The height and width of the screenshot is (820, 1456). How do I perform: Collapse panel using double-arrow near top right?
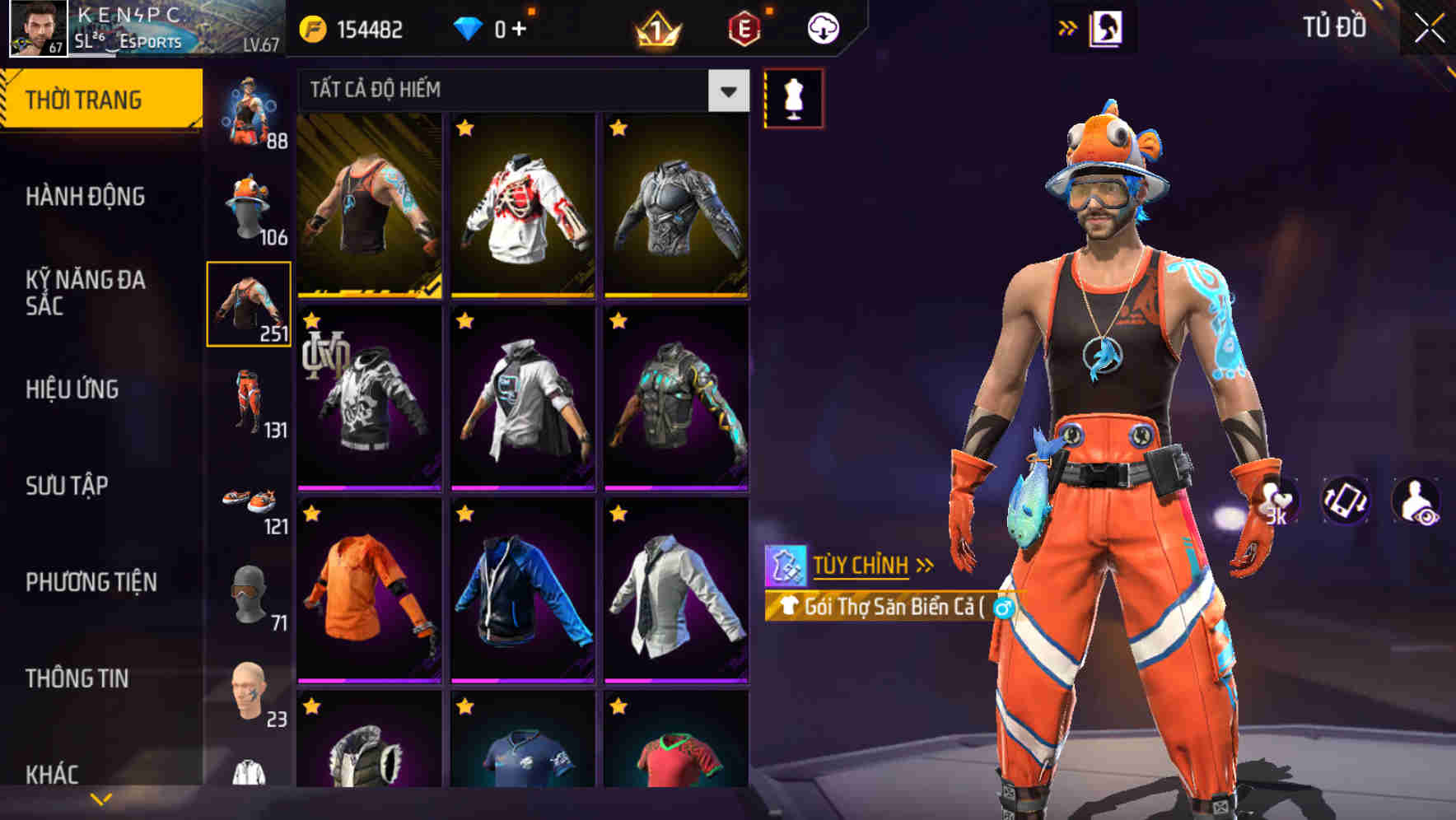(x=1067, y=26)
